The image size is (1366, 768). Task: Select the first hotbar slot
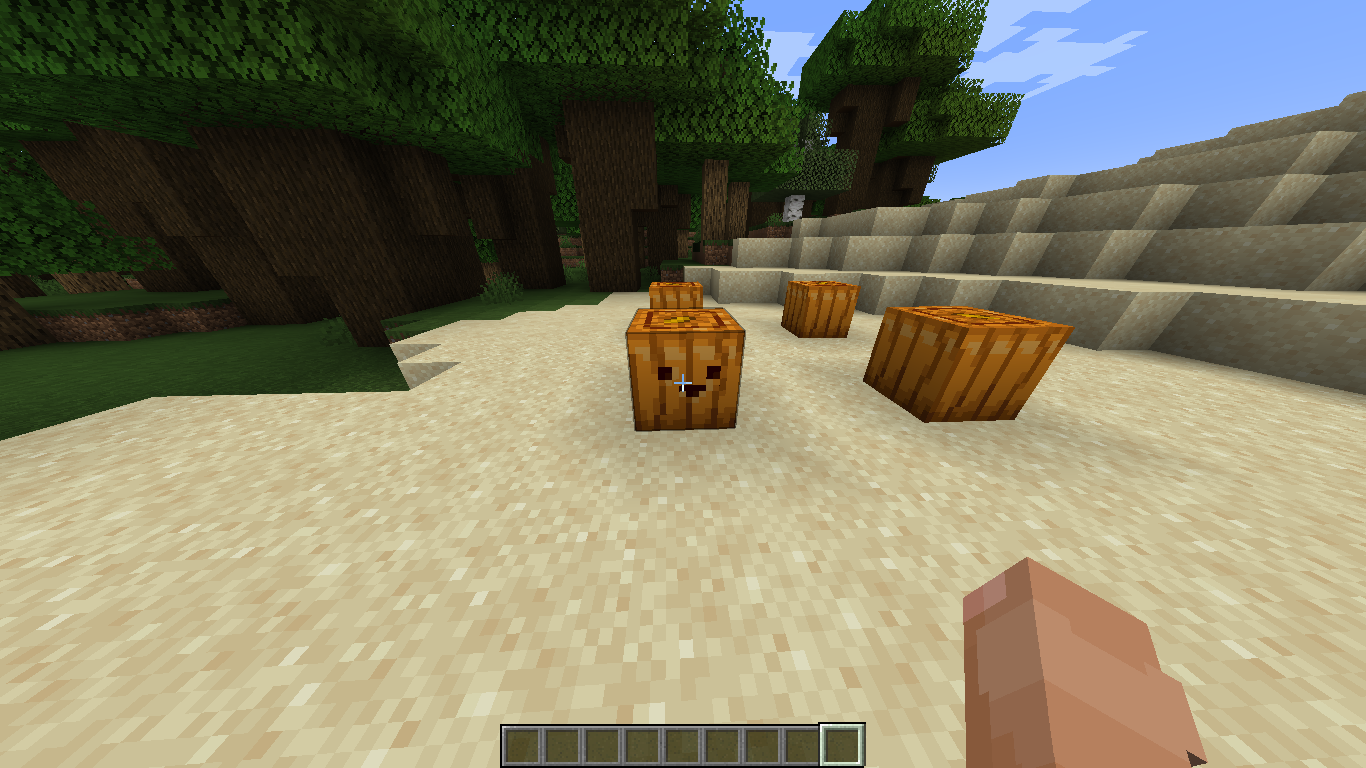[524, 742]
